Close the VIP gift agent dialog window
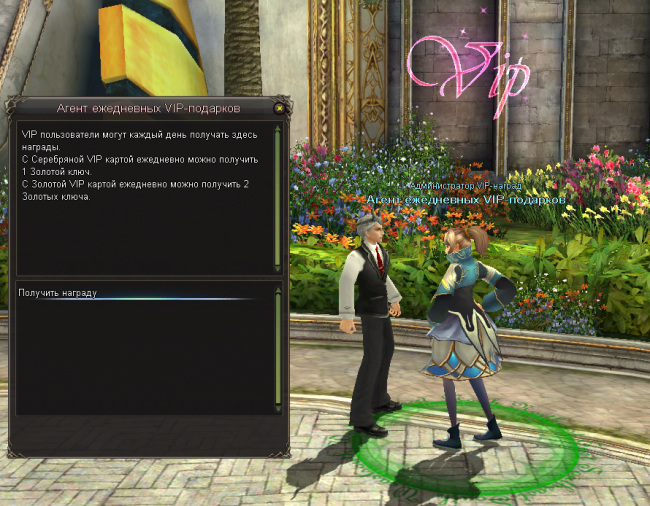The width and height of the screenshot is (650, 506). tap(279, 108)
